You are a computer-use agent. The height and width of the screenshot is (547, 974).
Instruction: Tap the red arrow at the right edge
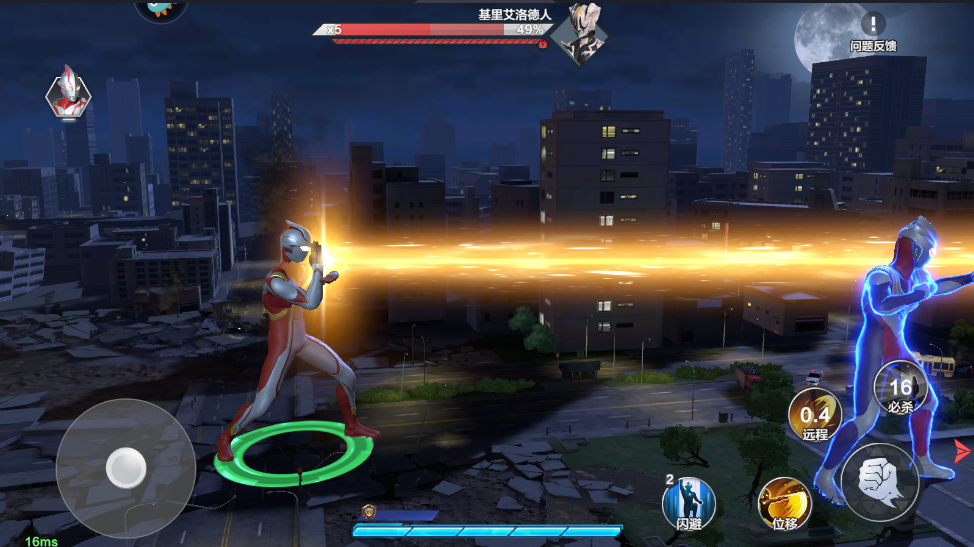(962, 451)
